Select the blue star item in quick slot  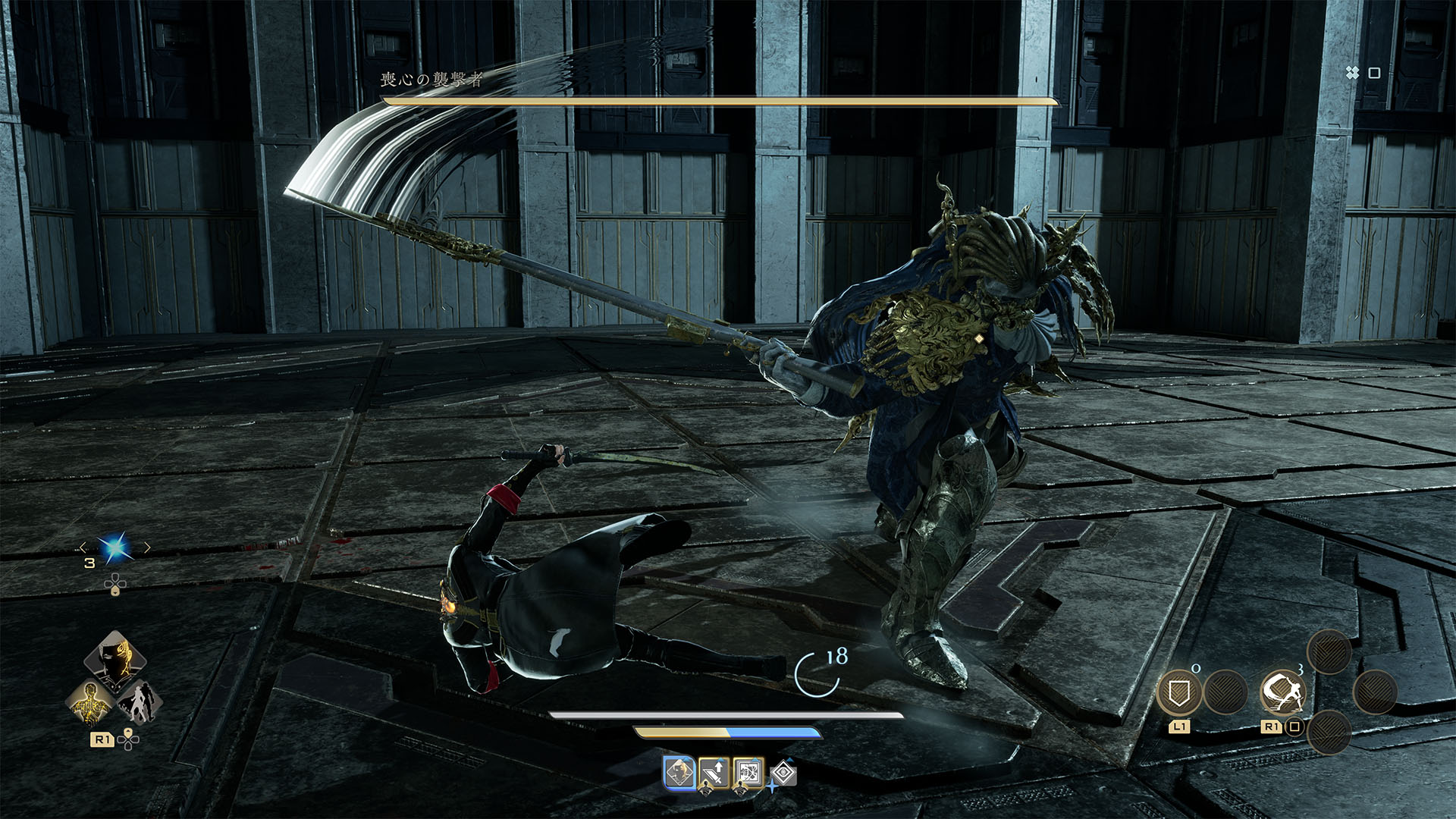coord(115,548)
